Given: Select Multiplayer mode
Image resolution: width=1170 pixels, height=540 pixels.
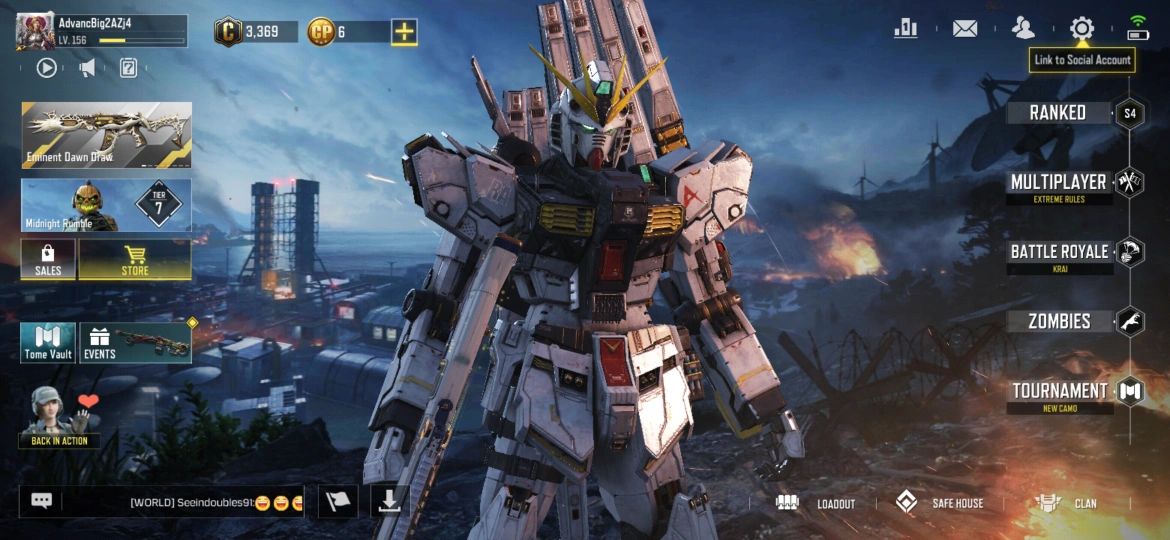Looking at the screenshot, I should [1059, 184].
